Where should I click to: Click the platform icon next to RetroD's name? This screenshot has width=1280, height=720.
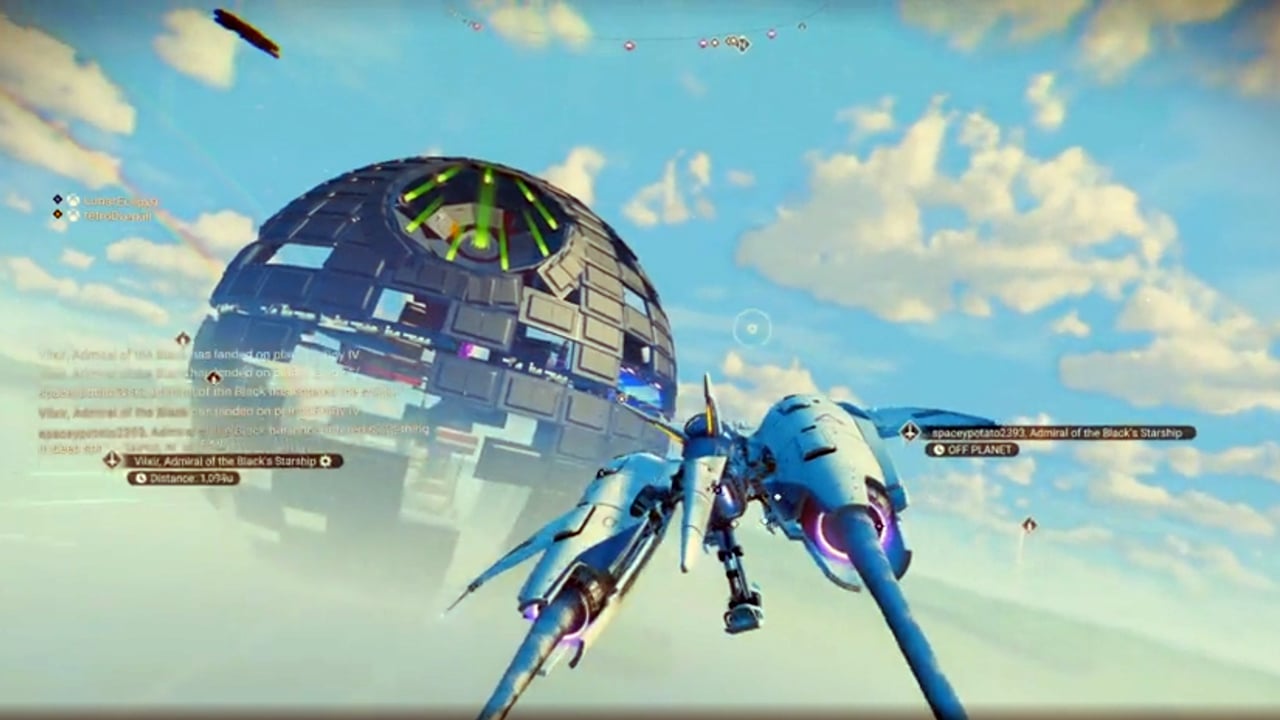pos(73,216)
